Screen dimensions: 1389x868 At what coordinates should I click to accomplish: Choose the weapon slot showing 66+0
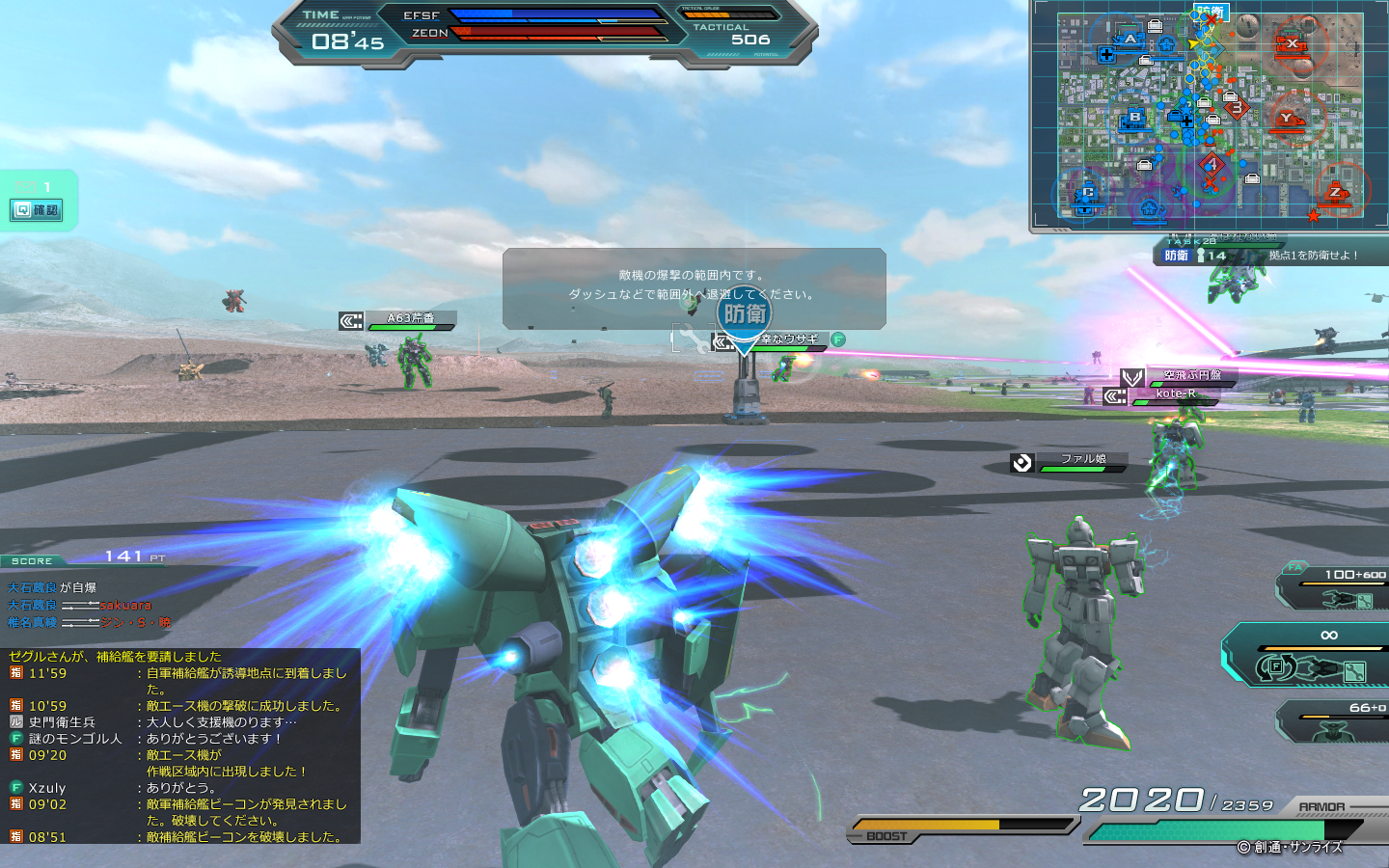pos(1336,721)
